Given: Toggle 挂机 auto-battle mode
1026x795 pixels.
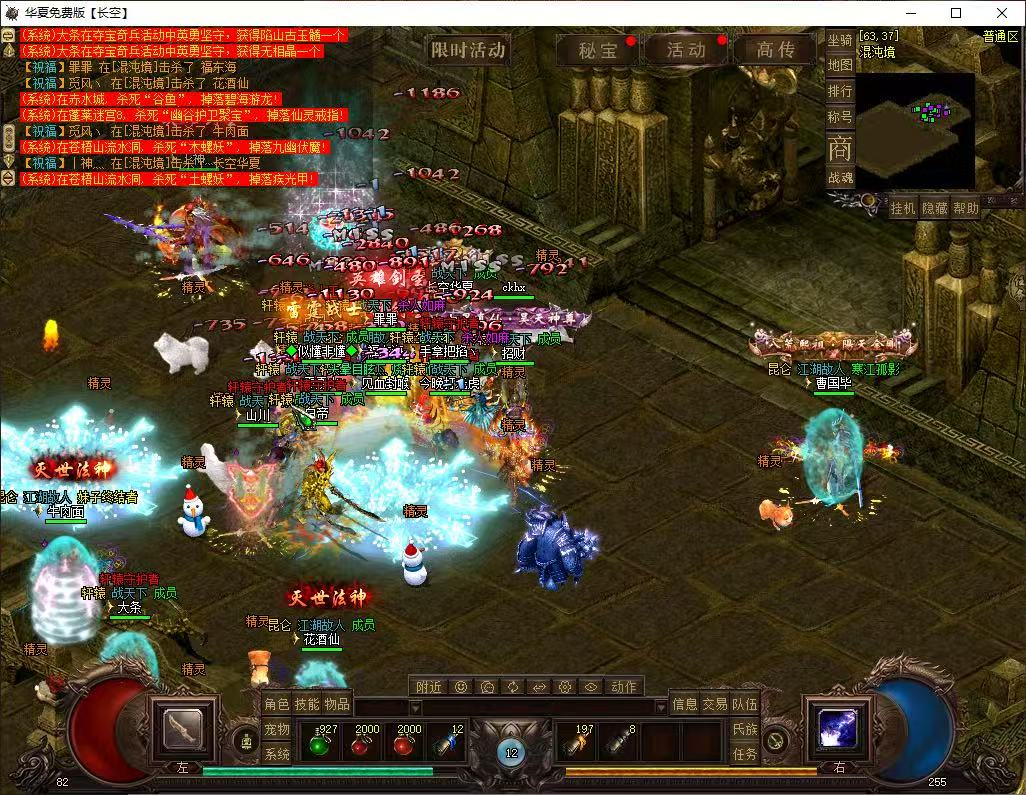Looking at the screenshot, I should pos(903,208).
